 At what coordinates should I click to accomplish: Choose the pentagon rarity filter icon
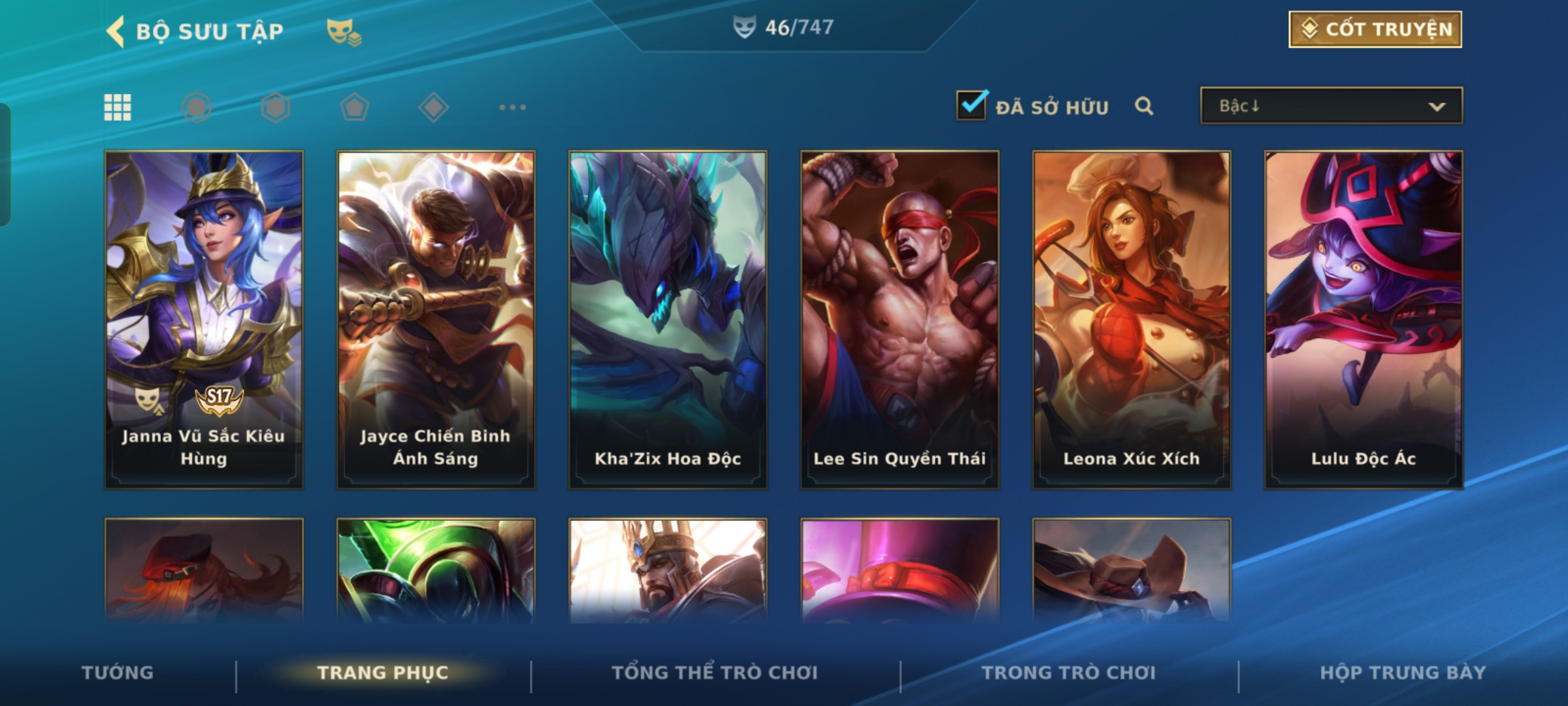[355, 107]
